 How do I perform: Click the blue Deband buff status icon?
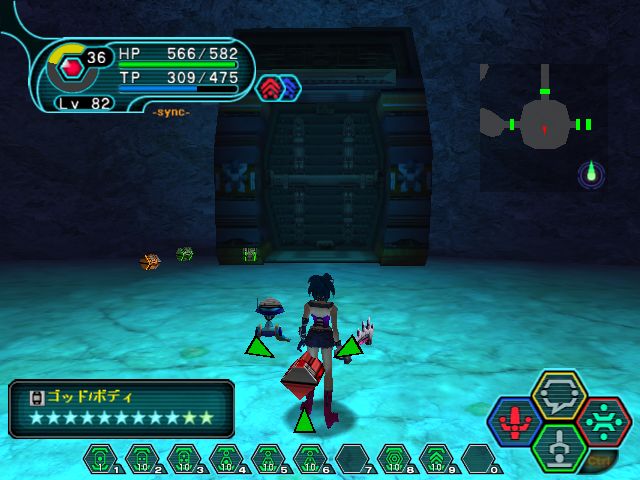(289, 88)
